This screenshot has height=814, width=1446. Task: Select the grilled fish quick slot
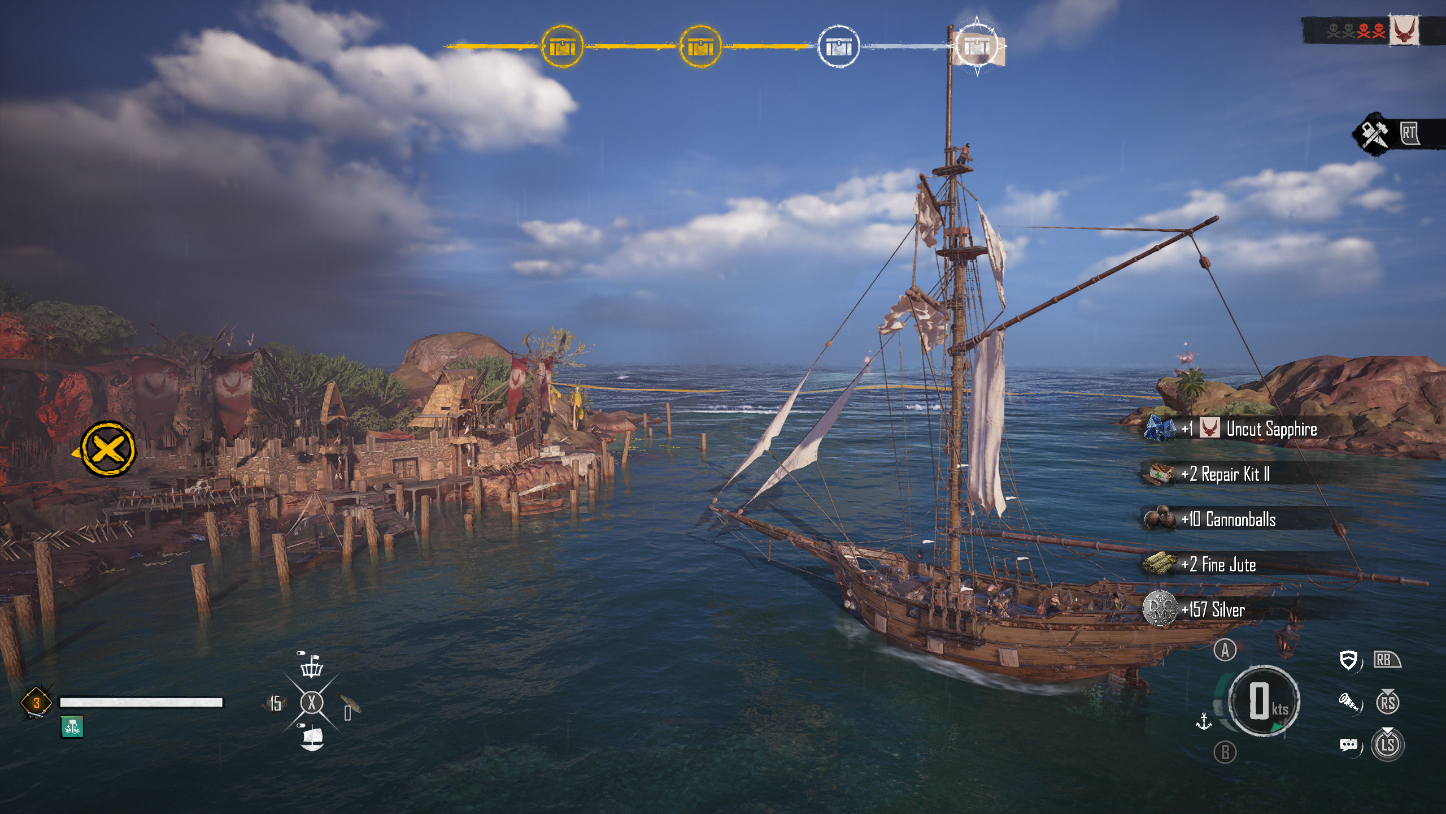[x=349, y=704]
